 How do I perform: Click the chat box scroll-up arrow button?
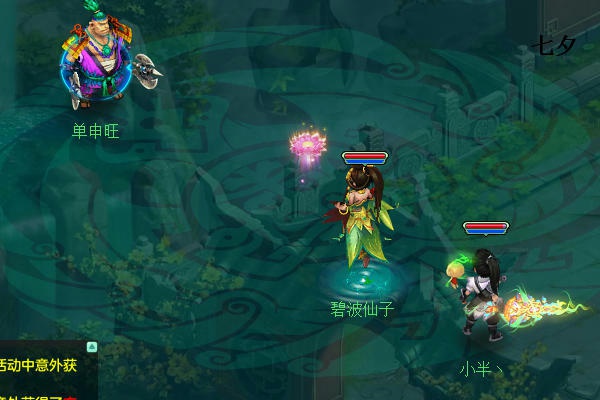coord(92,347)
